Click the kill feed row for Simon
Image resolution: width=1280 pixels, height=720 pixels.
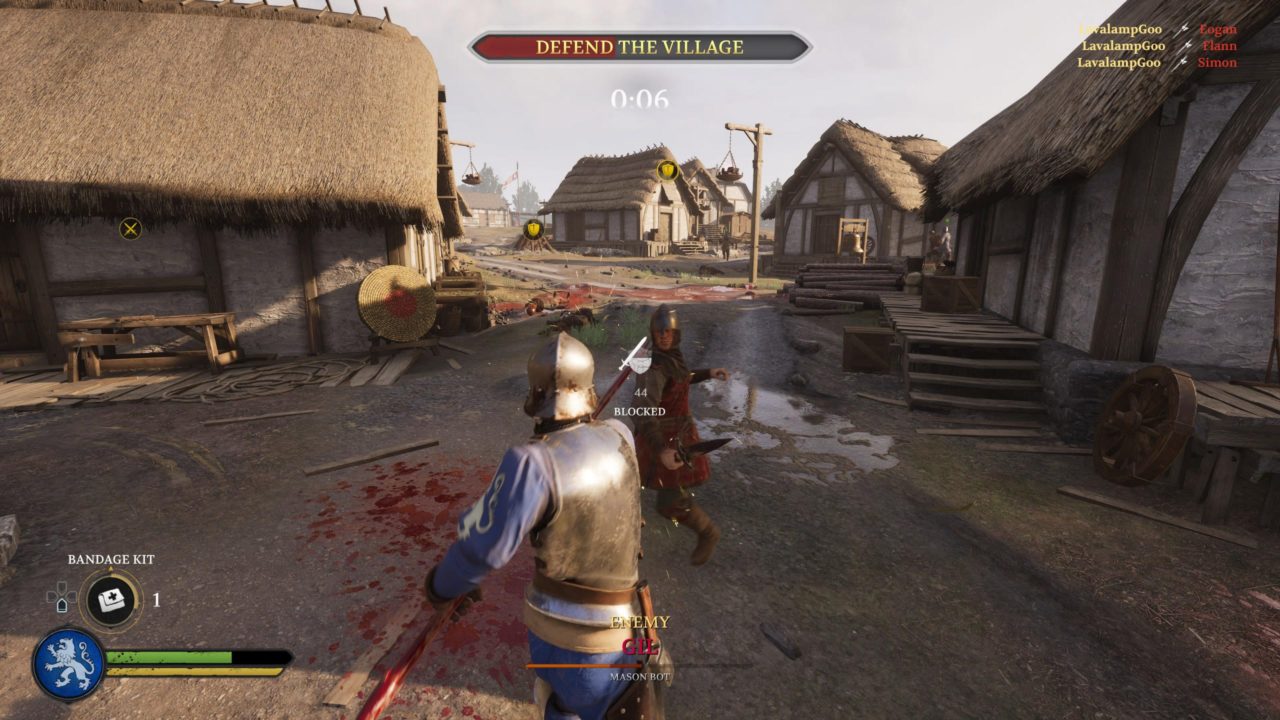tap(1156, 62)
